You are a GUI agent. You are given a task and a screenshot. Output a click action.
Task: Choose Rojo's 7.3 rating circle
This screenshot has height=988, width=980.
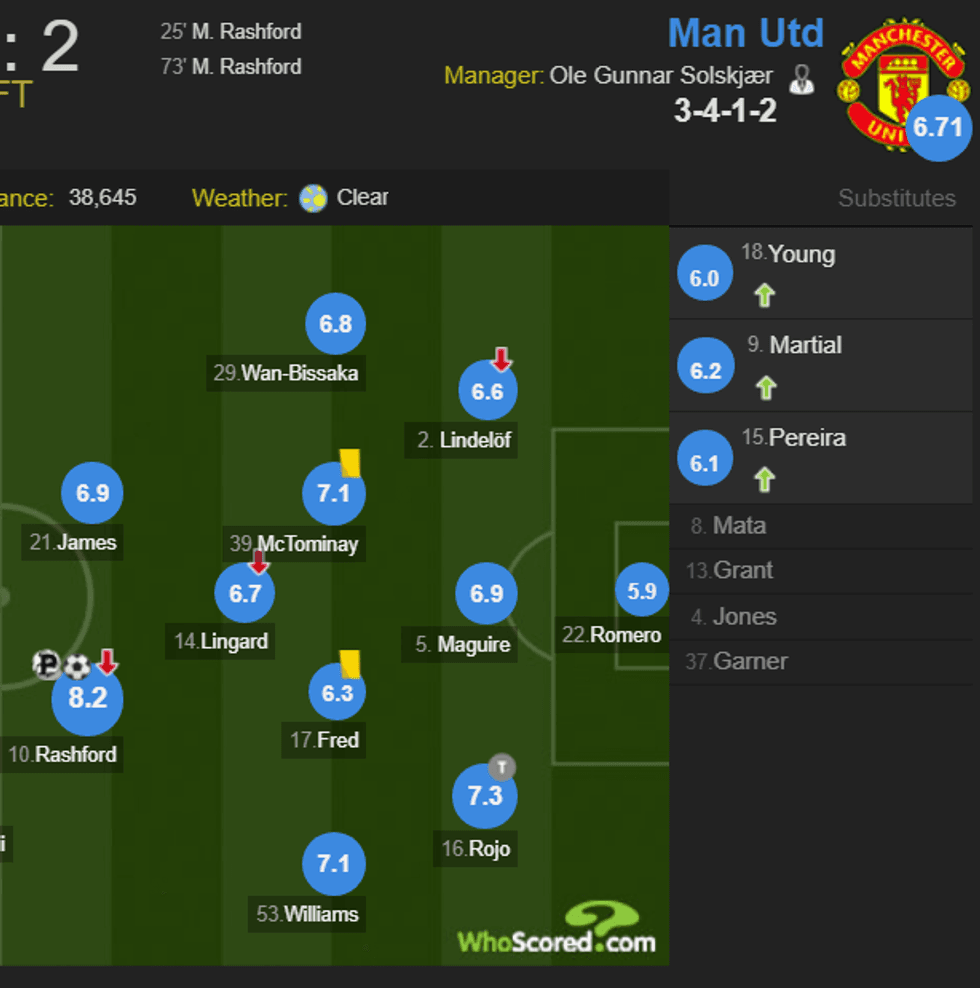tap(484, 796)
